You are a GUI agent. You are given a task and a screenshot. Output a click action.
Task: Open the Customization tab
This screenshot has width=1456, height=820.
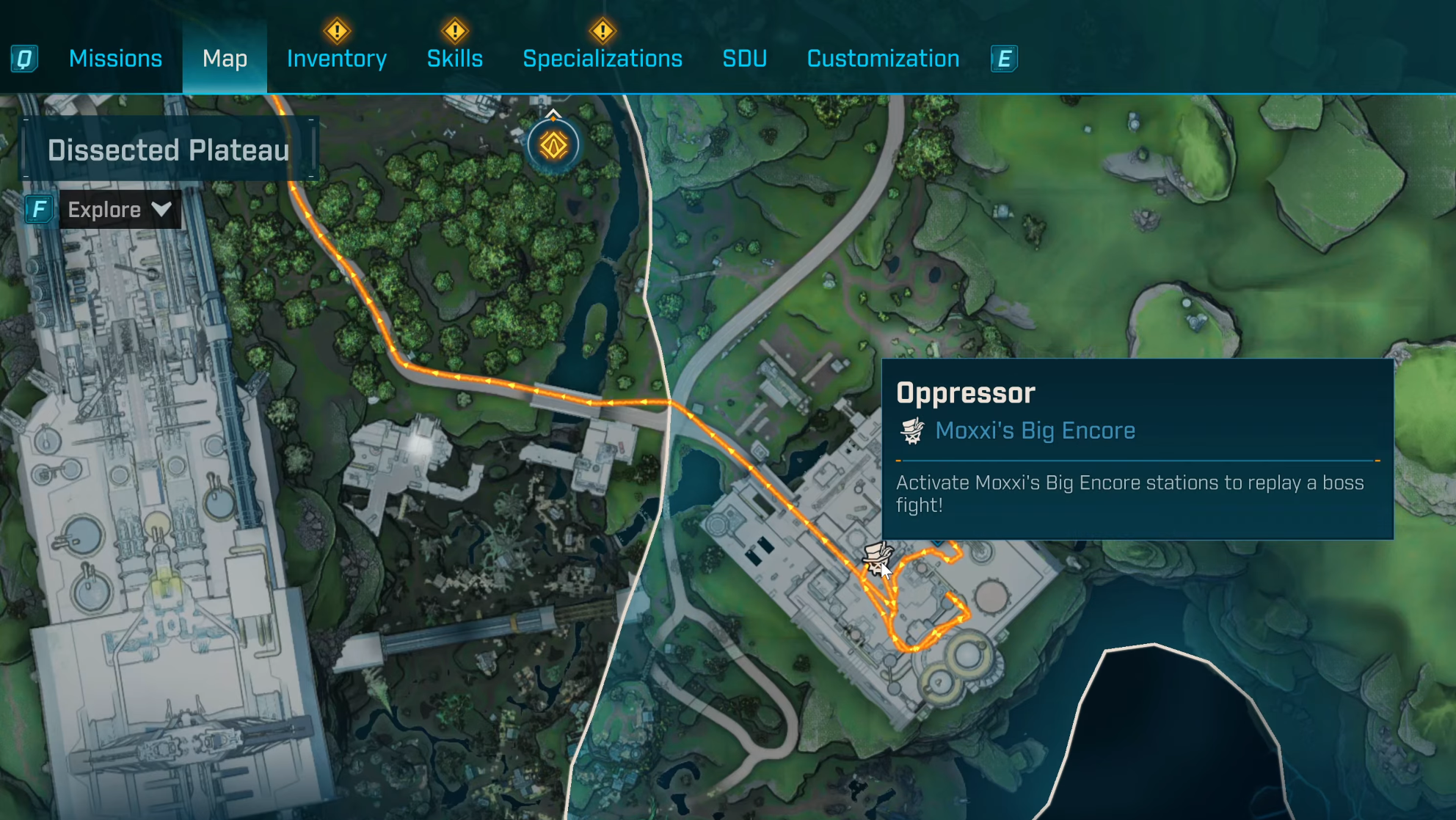click(x=883, y=59)
